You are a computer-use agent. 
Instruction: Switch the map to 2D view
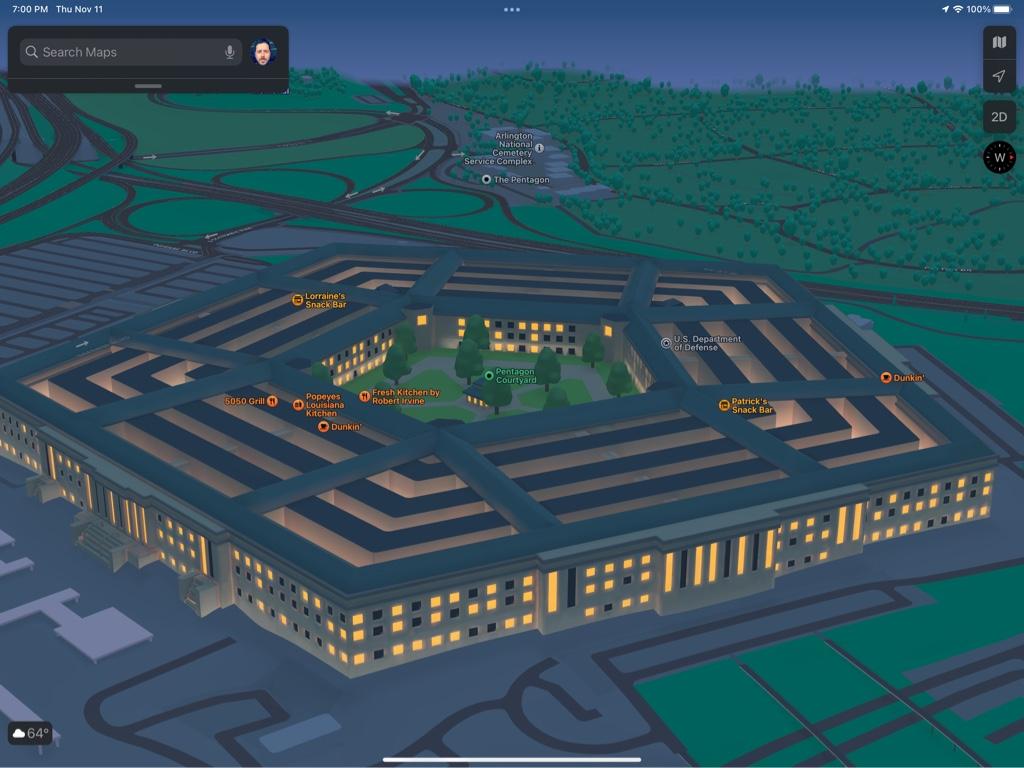tap(999, 117)
